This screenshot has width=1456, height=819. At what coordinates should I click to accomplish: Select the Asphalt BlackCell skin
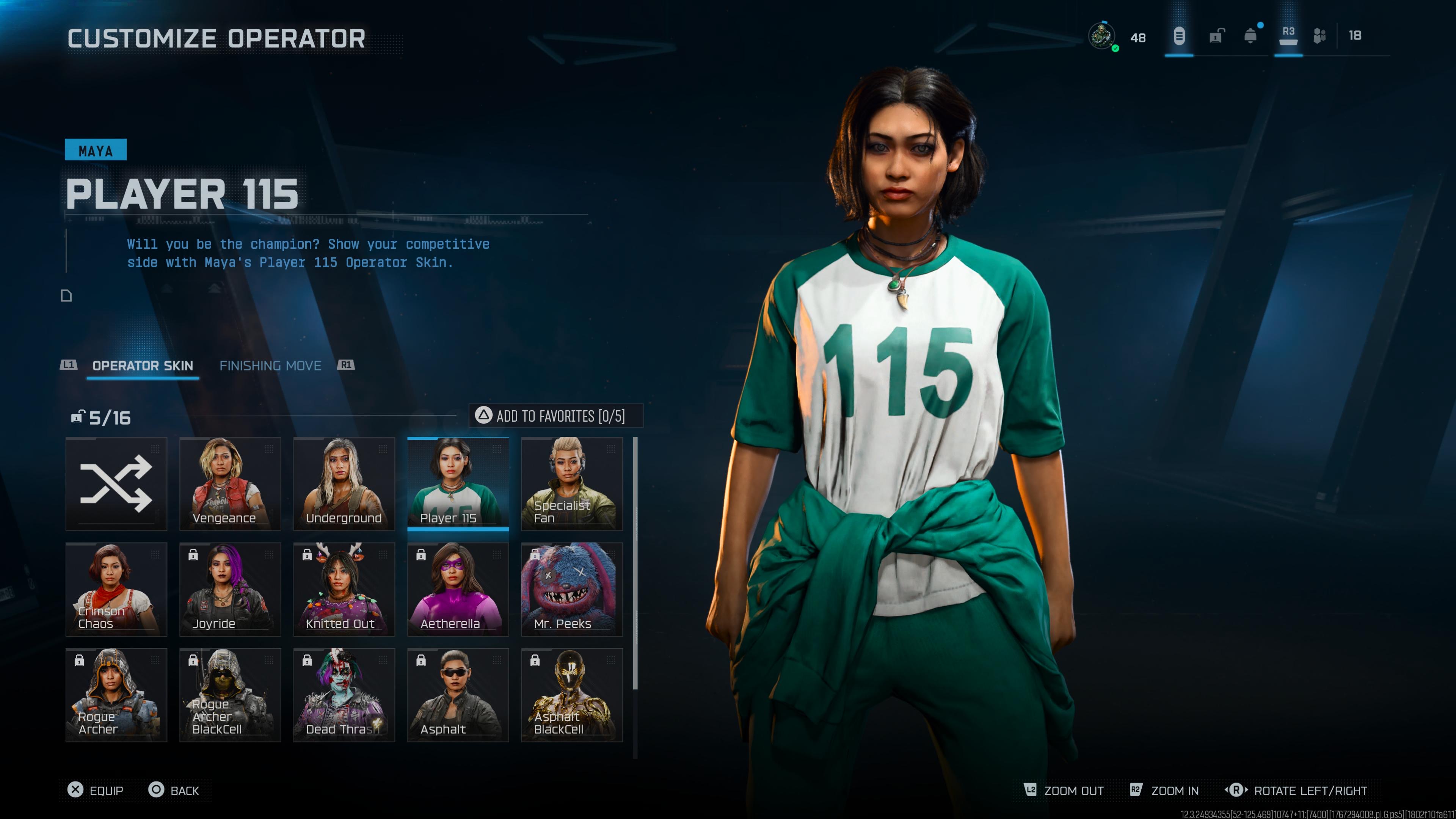tap(571, 695)
